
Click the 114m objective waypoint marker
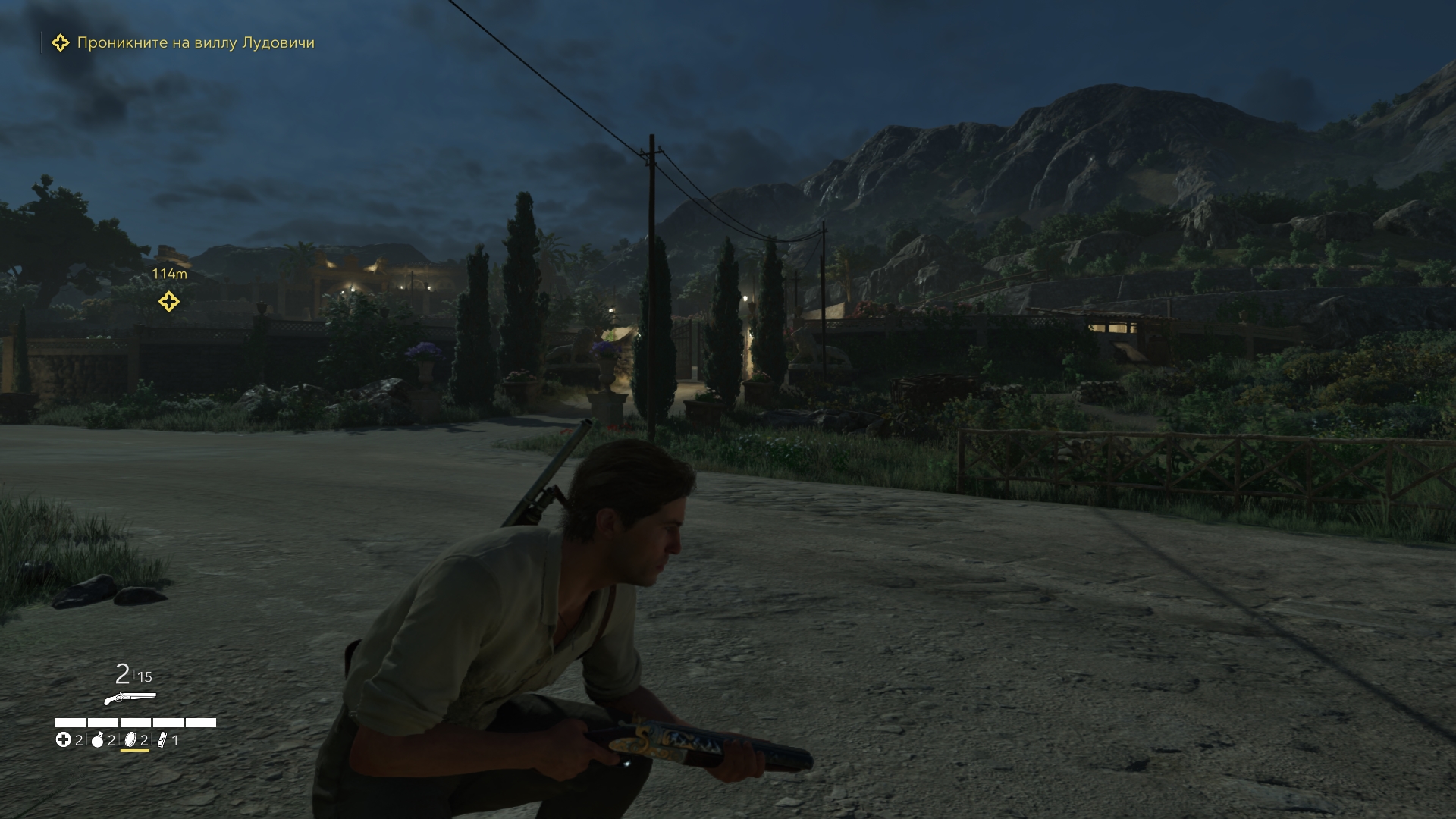168,302
